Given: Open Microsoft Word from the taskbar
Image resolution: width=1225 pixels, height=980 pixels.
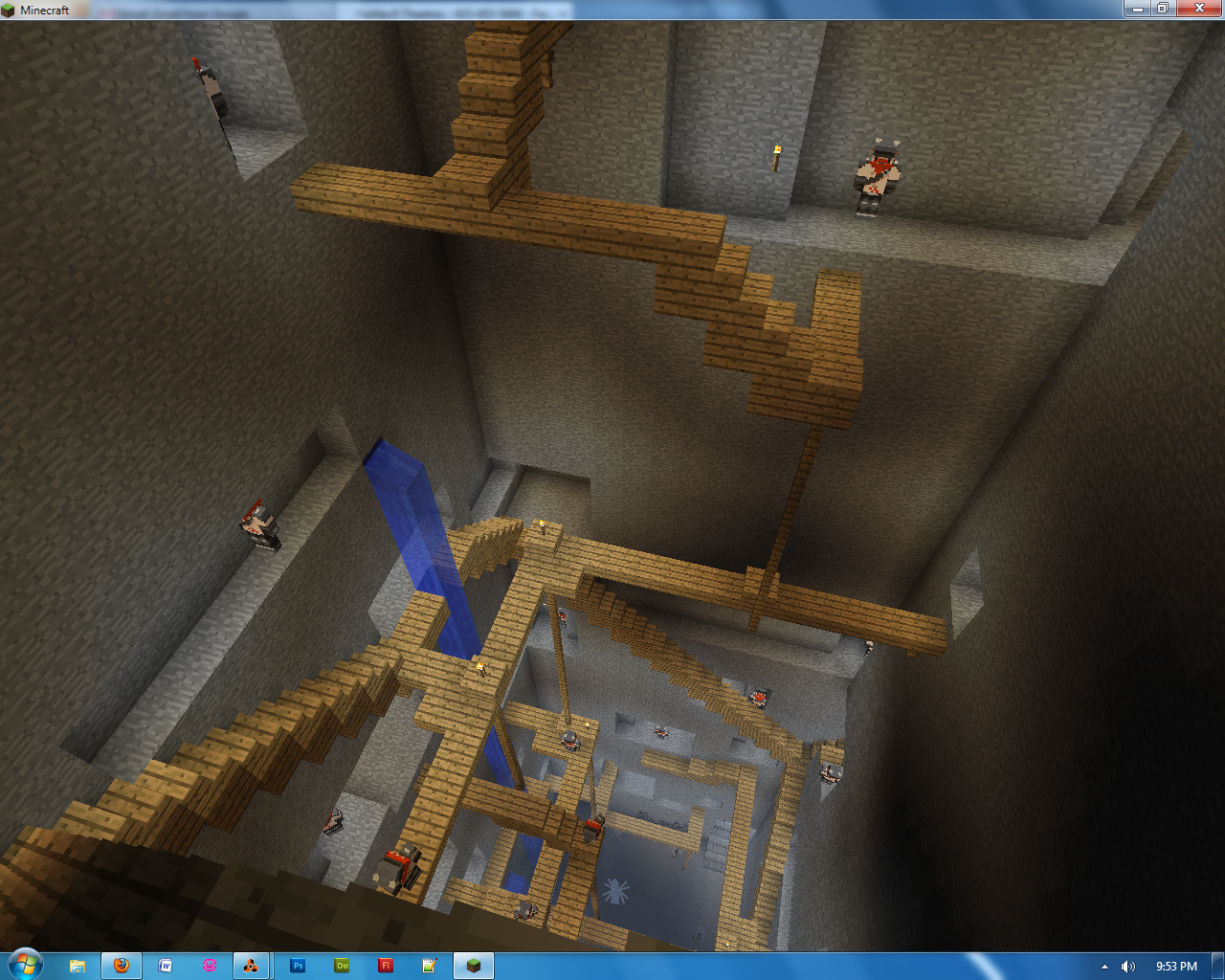Looking at the screenshot, I should click(165, 966).
